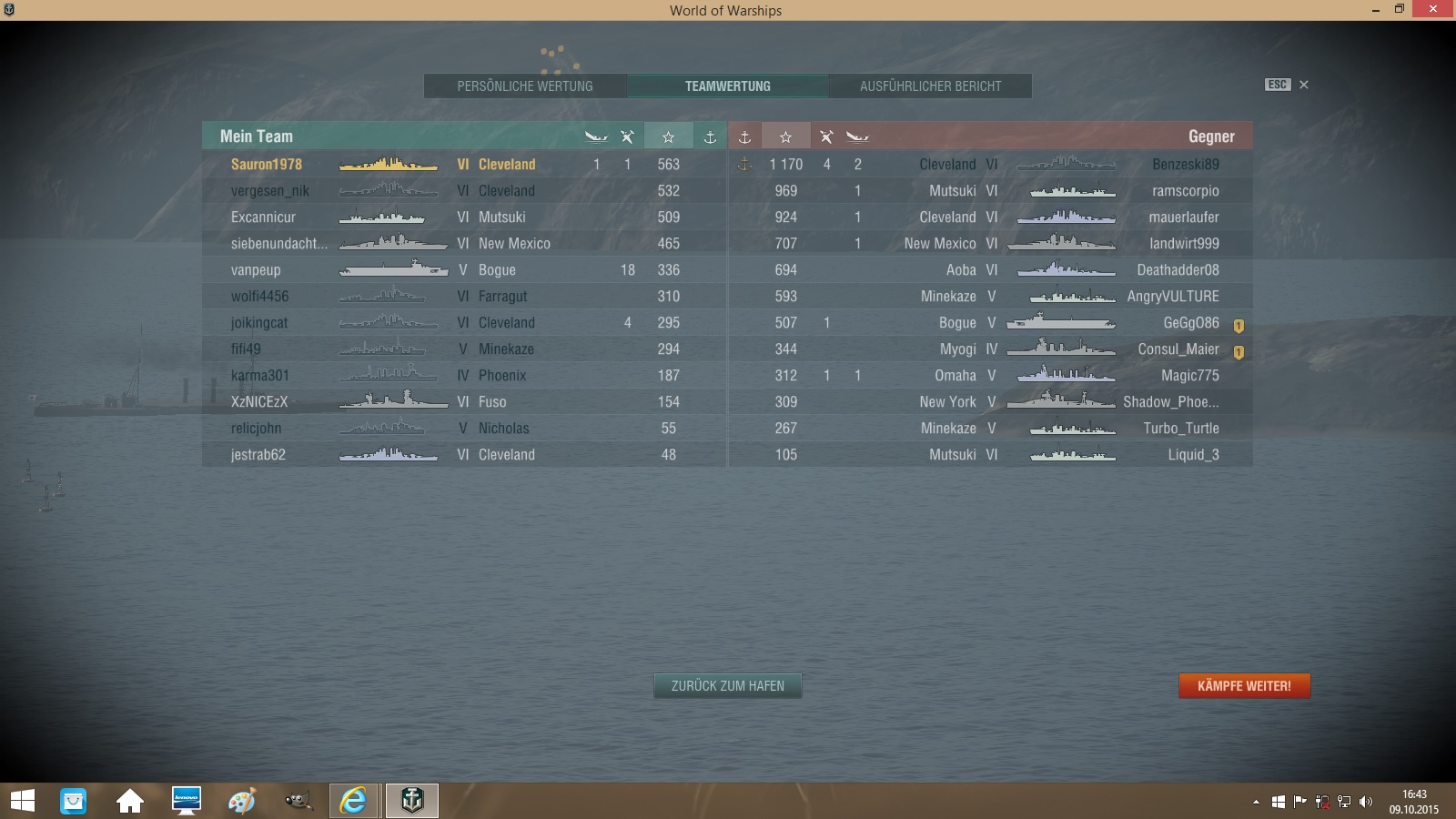Open the Action Center flag in the taskbar
Image resolution: width=1456 pixels, height=819 pixels.
pos(1299,802)
